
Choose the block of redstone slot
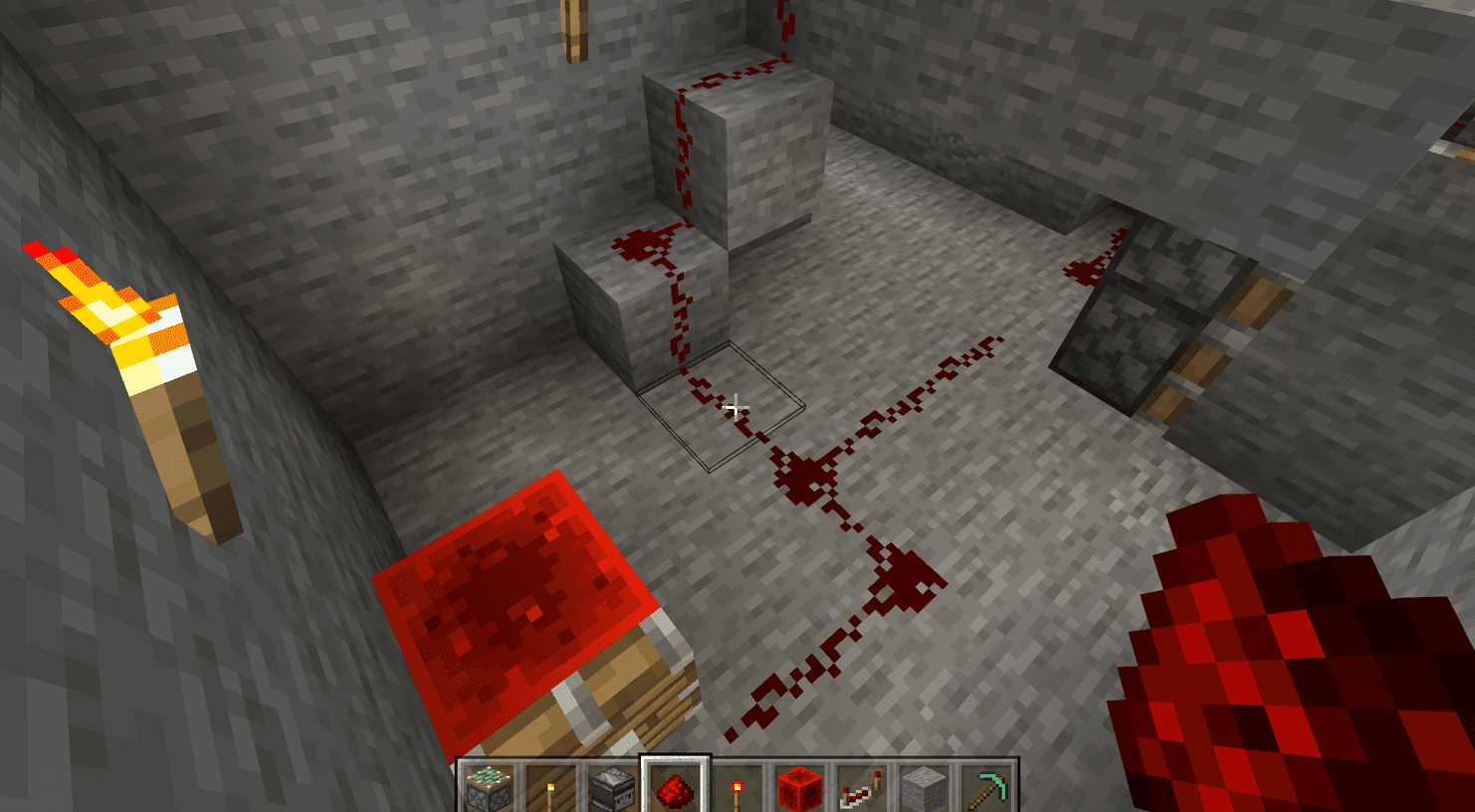tap(799, 788)
